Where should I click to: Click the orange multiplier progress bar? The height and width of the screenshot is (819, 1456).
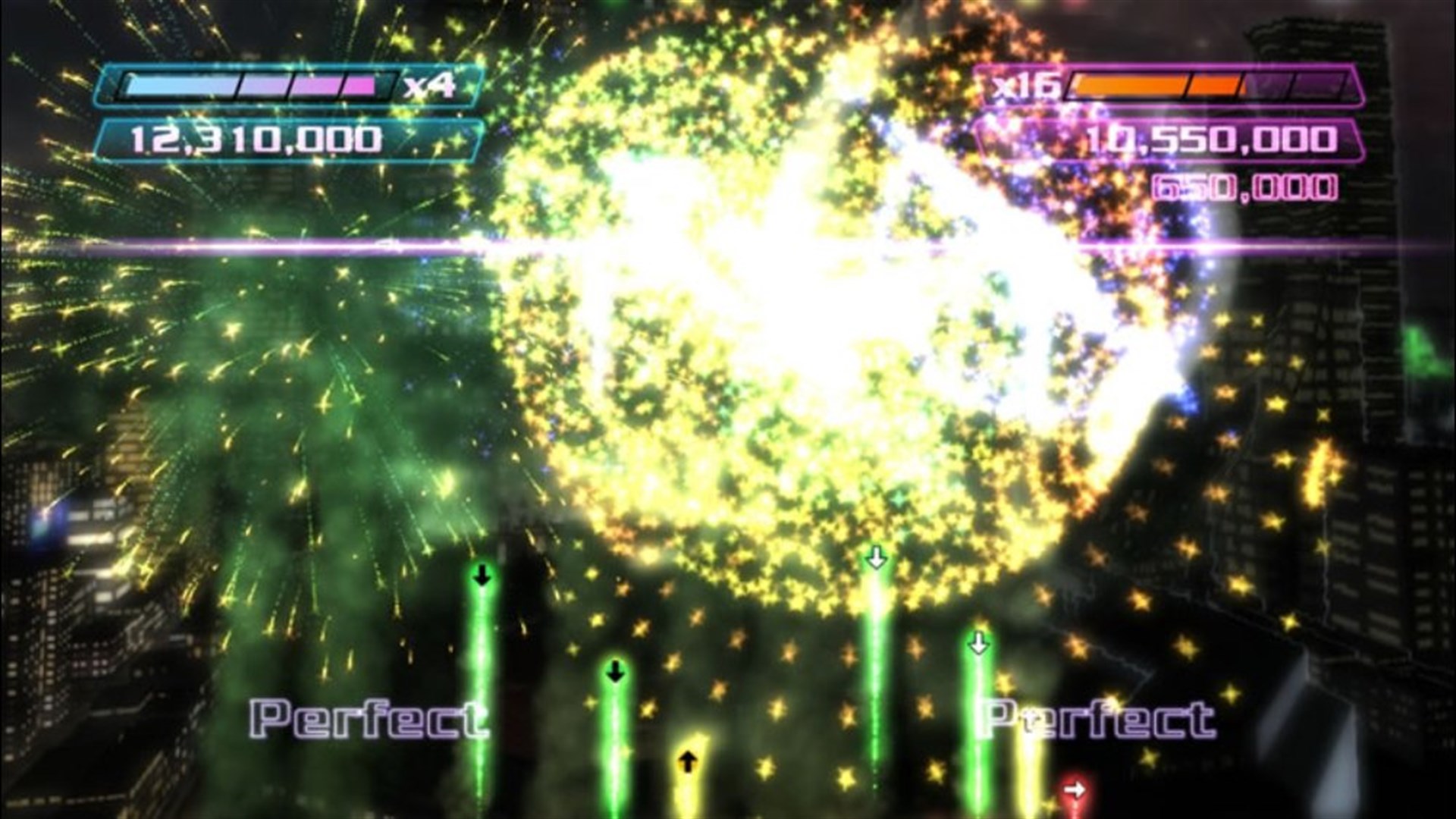click(x=1160, y=86)
